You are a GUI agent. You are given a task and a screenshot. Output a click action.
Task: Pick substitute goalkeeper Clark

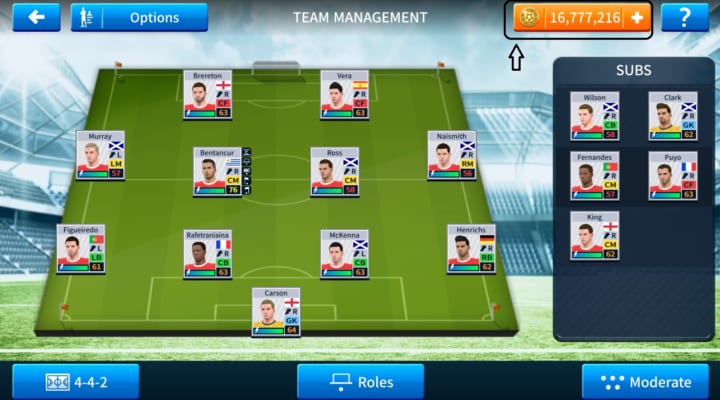pyautogui.click(x=672, y=116)
